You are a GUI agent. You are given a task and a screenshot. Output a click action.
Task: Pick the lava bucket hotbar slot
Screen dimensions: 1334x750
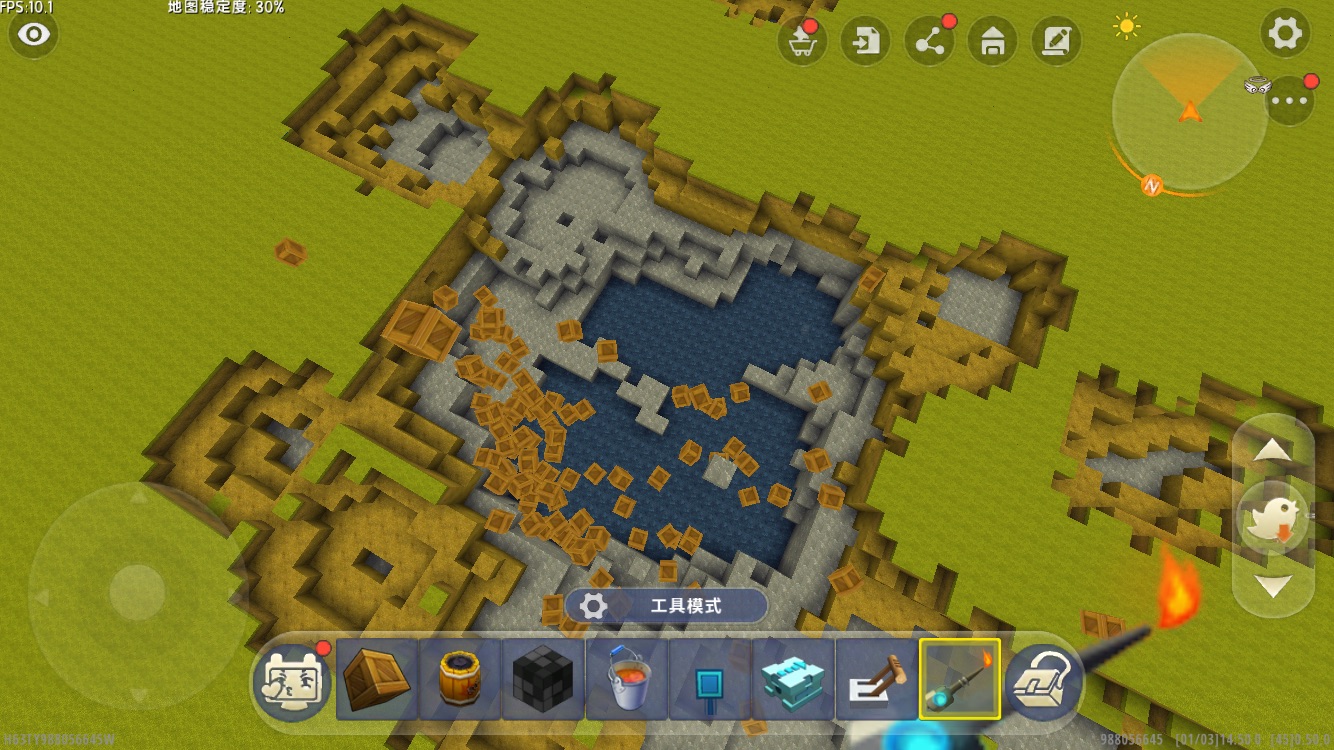(627, 680)
